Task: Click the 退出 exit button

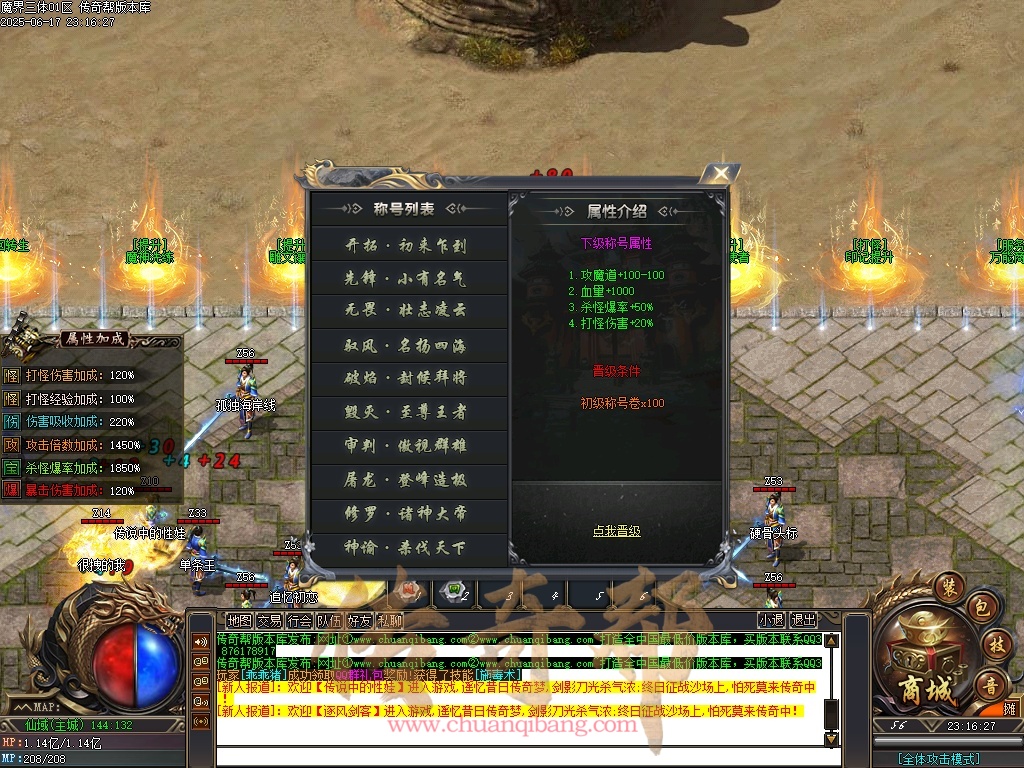Action: (x=803, y=620)
